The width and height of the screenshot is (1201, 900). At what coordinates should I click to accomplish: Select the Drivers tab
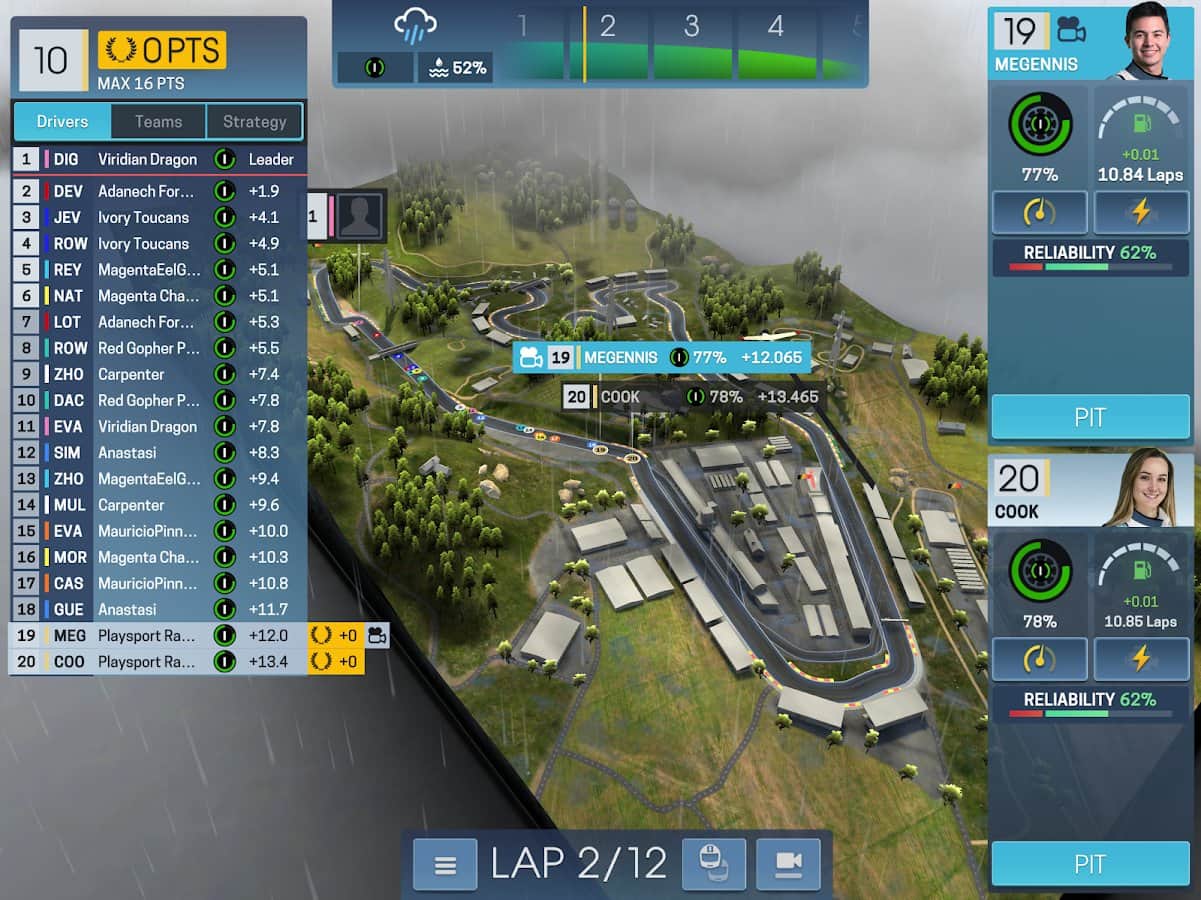[62, 122]
